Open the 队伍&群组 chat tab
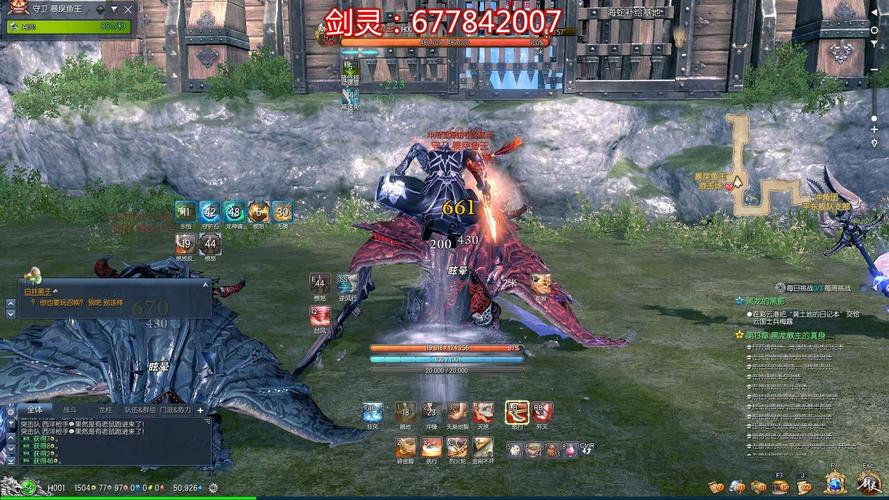Image resolution: width=889 pixels, height=500 pixels. [x=140, y=409]
